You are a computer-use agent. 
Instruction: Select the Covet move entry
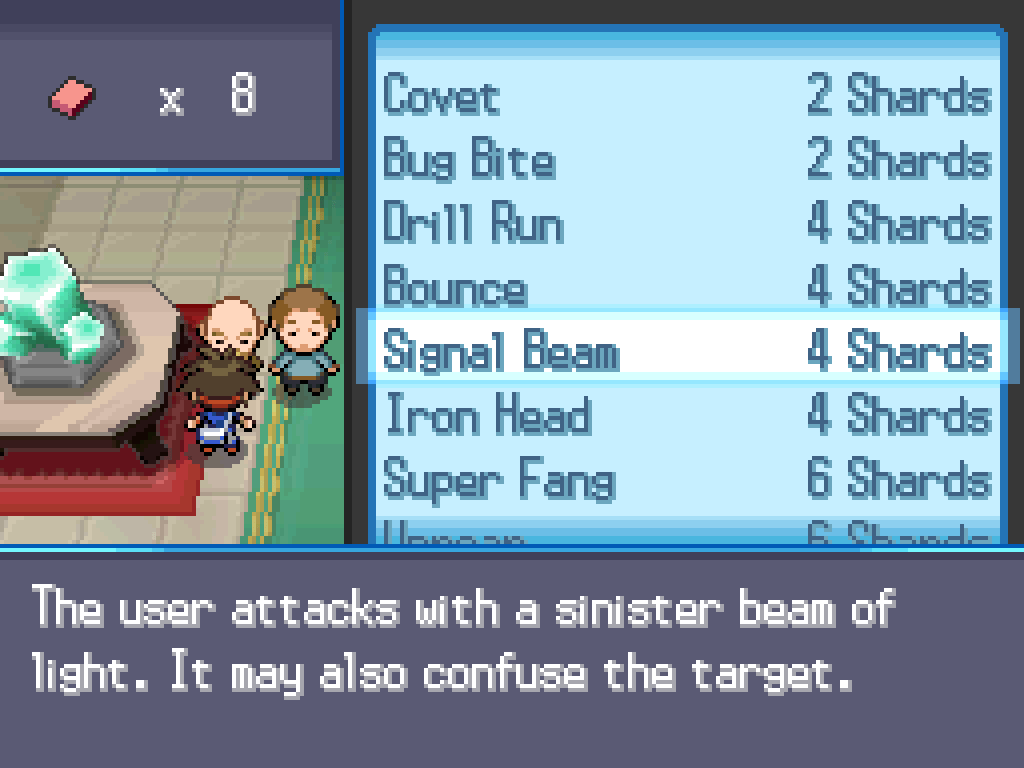click(686, 97)
